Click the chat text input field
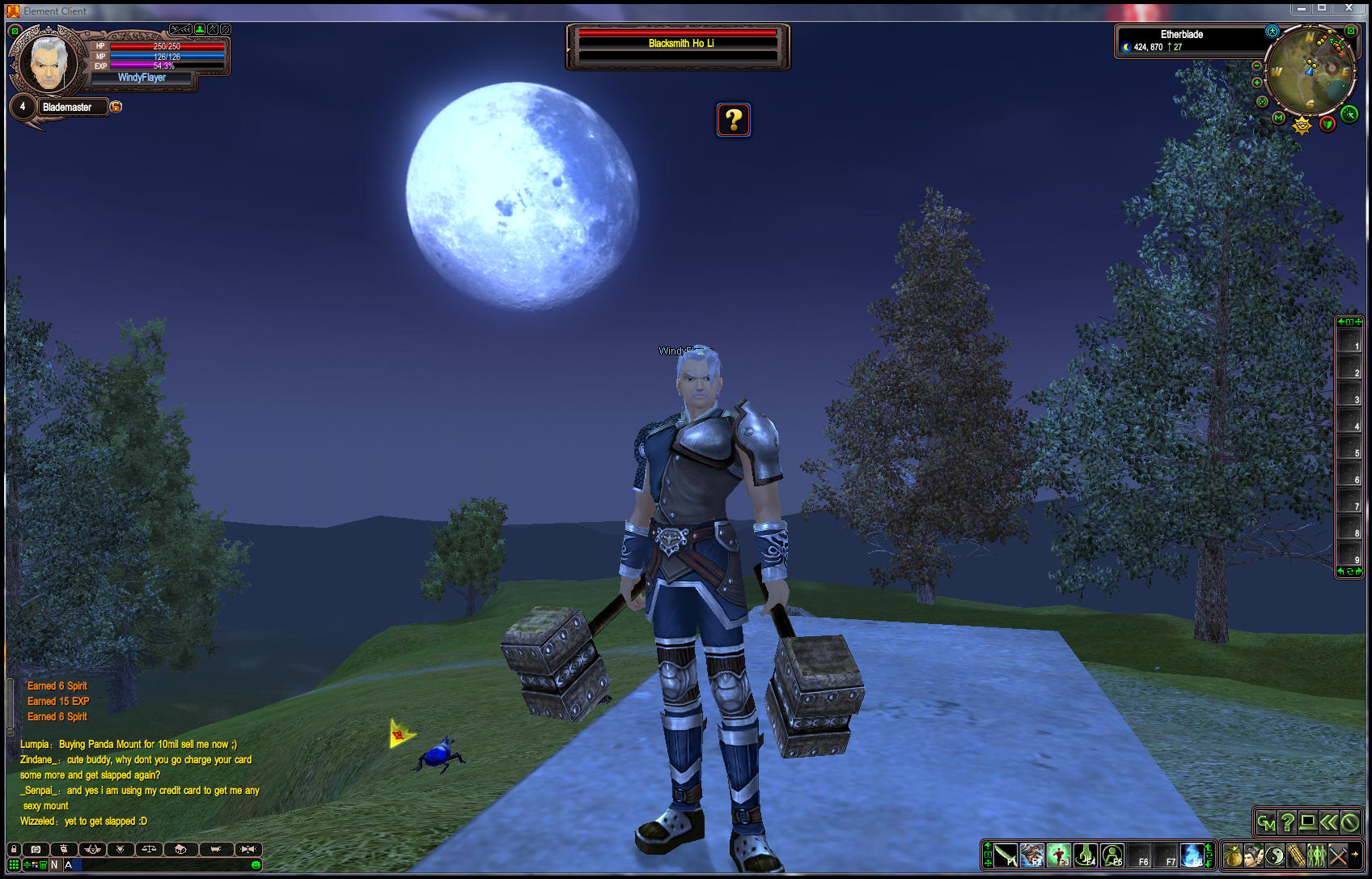Image resolution: width=1372 pixels, height=879 pixels. pyautogui.click(x=162, y=864)
